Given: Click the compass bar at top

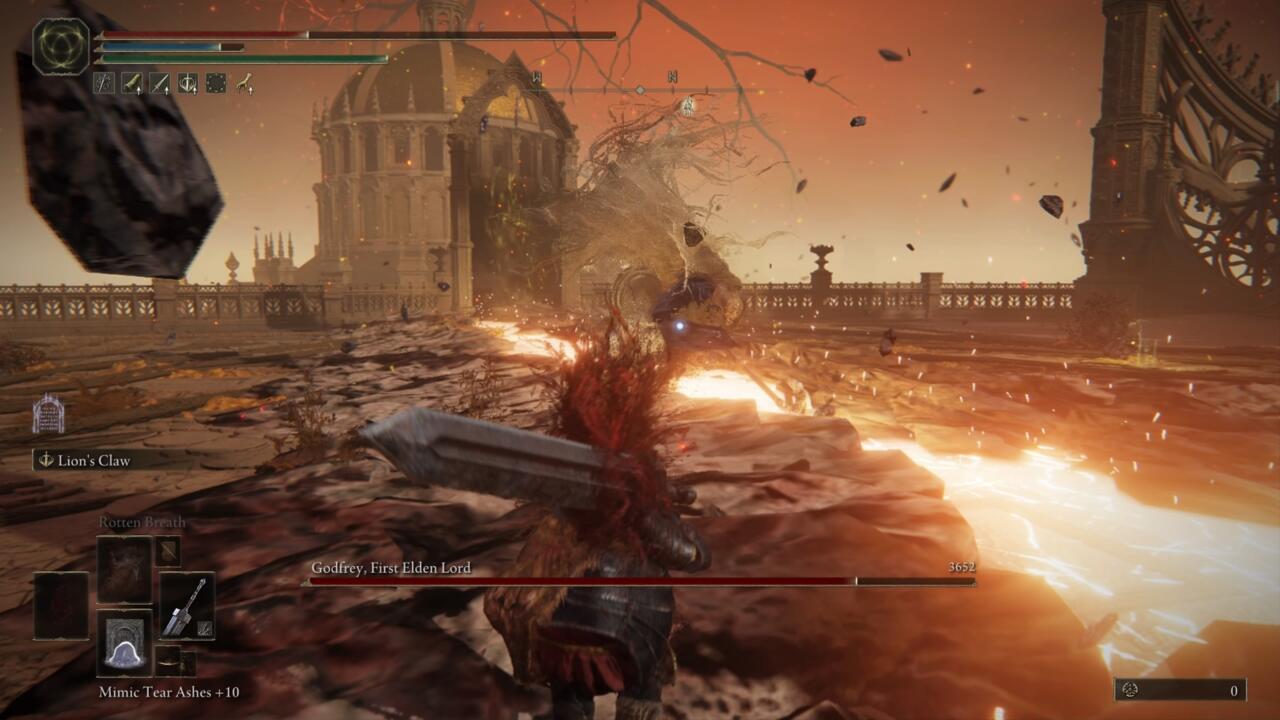Looking at the screenshot, I should (x=640, y=90).
